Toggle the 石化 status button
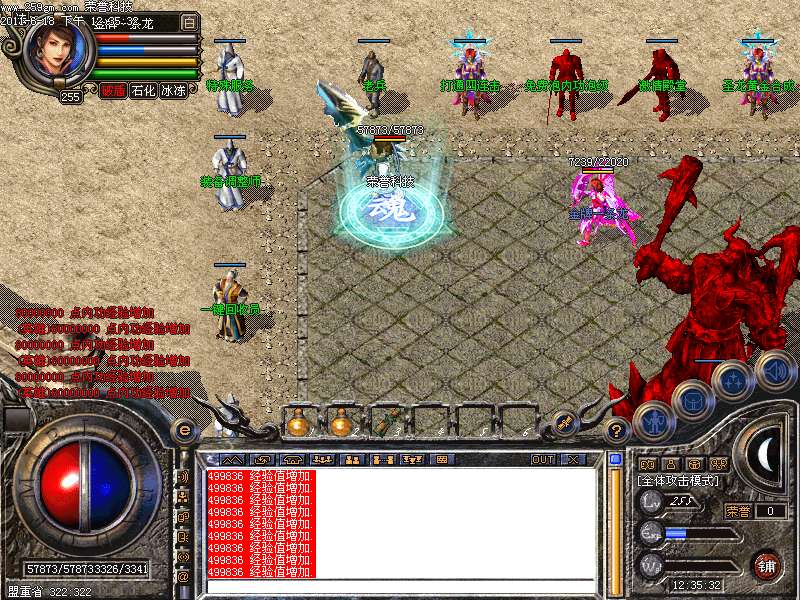 [x=144, y=91]
